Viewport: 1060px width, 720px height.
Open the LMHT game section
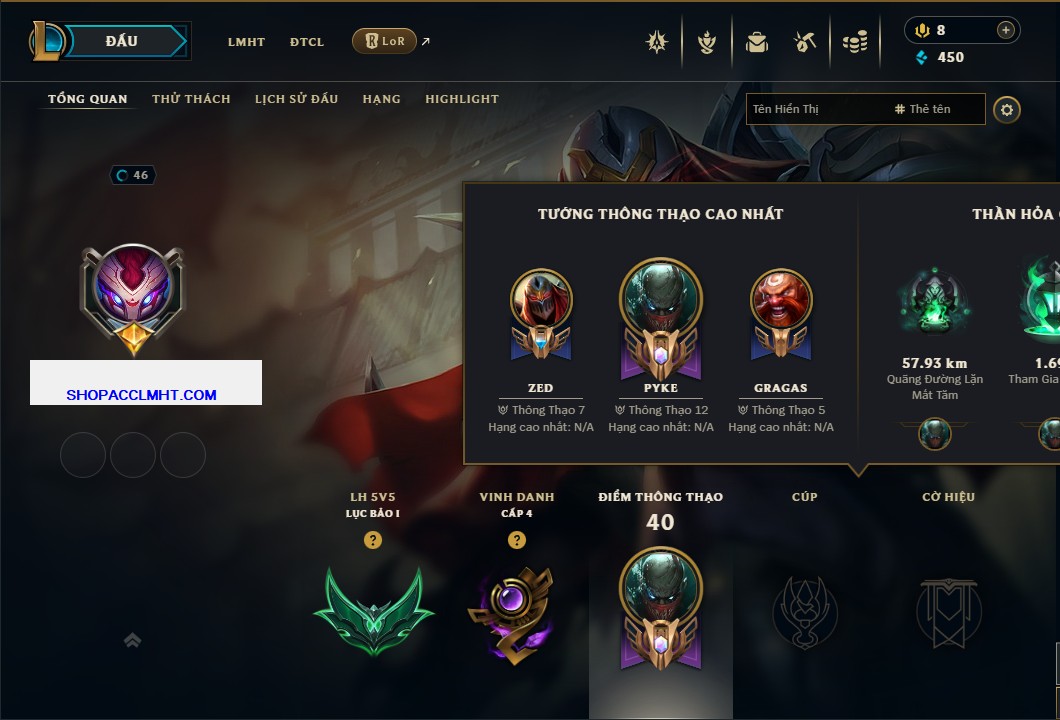[x=246, y=42]
